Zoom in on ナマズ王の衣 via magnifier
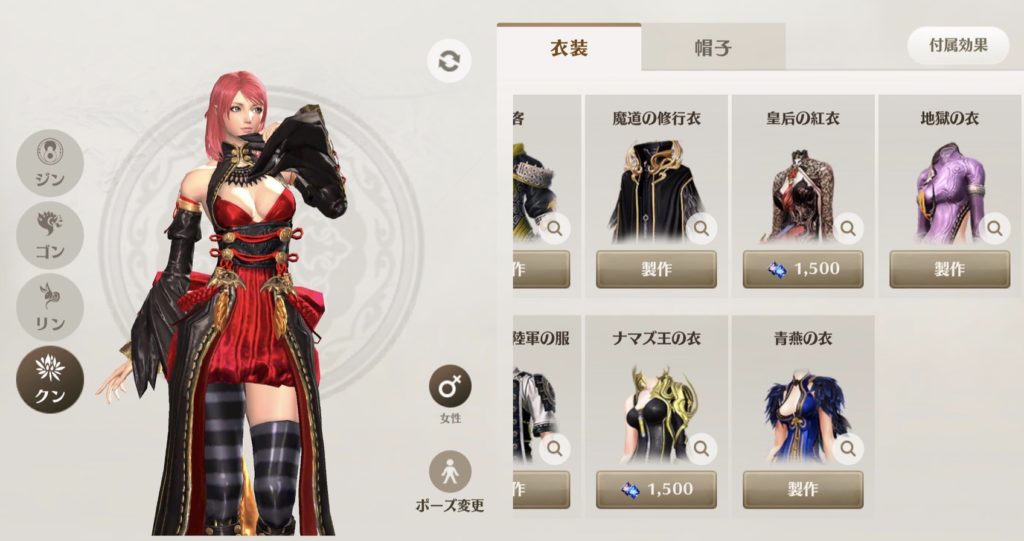Image resolution: width=1024 pixels, height=541 pixels. 702,449
